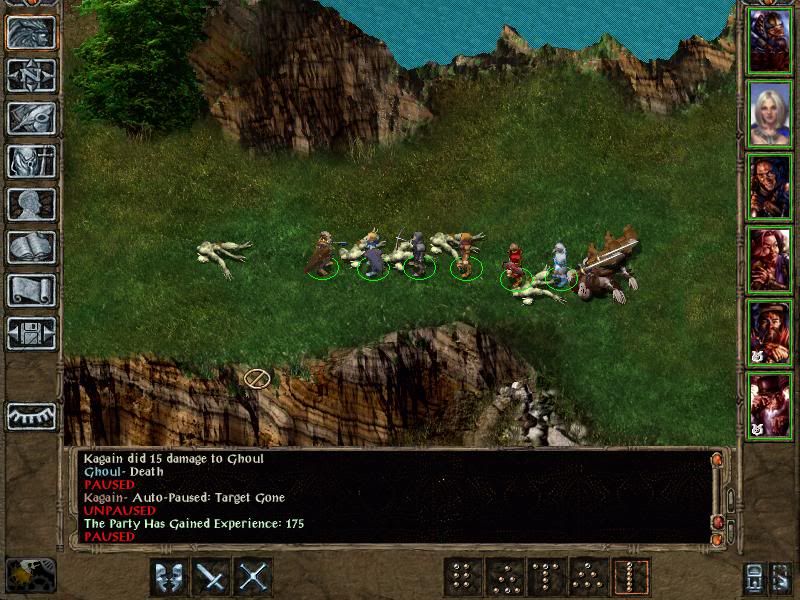The height and width of the screenshot is (600, 800).
Task: Choose the crossed swords stop action
Action: (x=254, y=577)
